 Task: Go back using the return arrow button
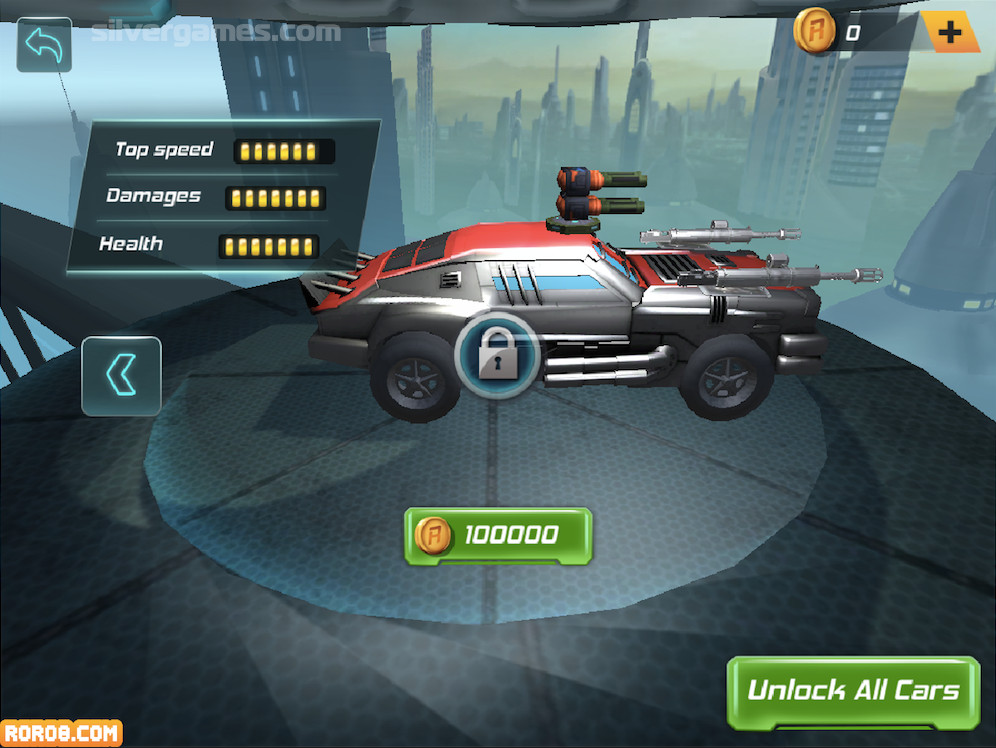coord(44,45)
